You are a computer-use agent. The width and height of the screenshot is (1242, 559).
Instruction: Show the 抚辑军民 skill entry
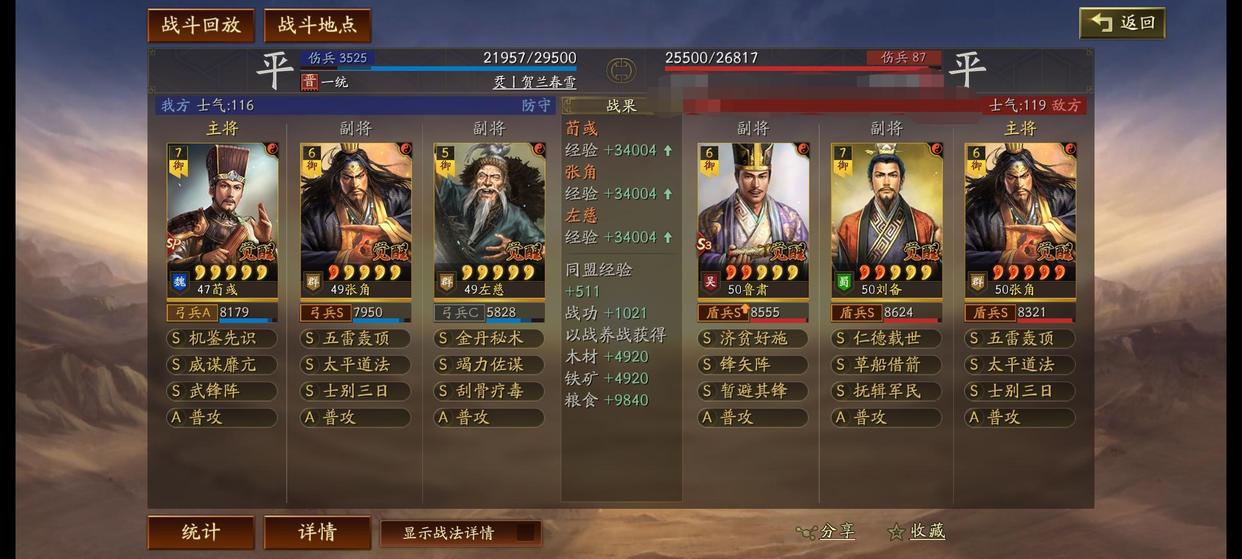pyautogui.click(x=886, y=391)
